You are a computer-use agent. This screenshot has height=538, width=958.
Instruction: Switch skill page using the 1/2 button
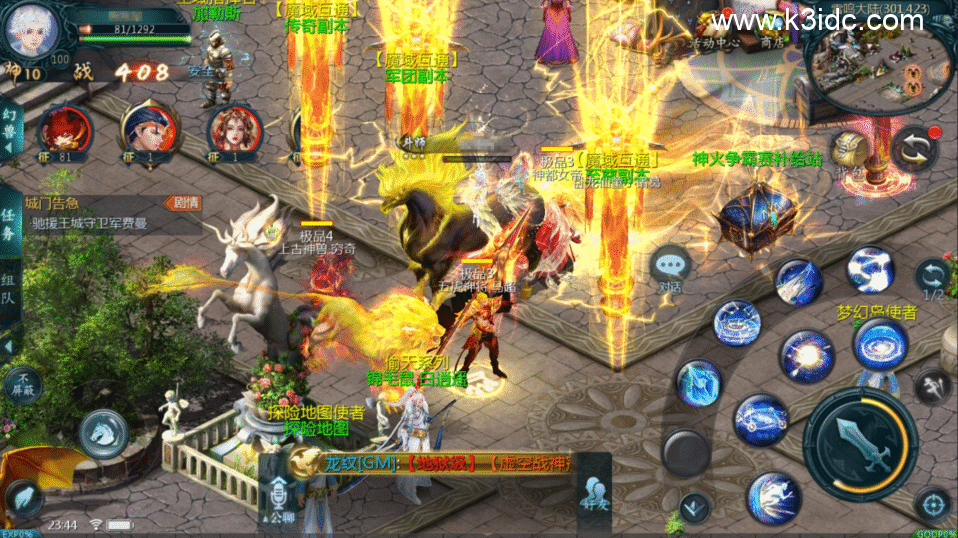[932, 281]
